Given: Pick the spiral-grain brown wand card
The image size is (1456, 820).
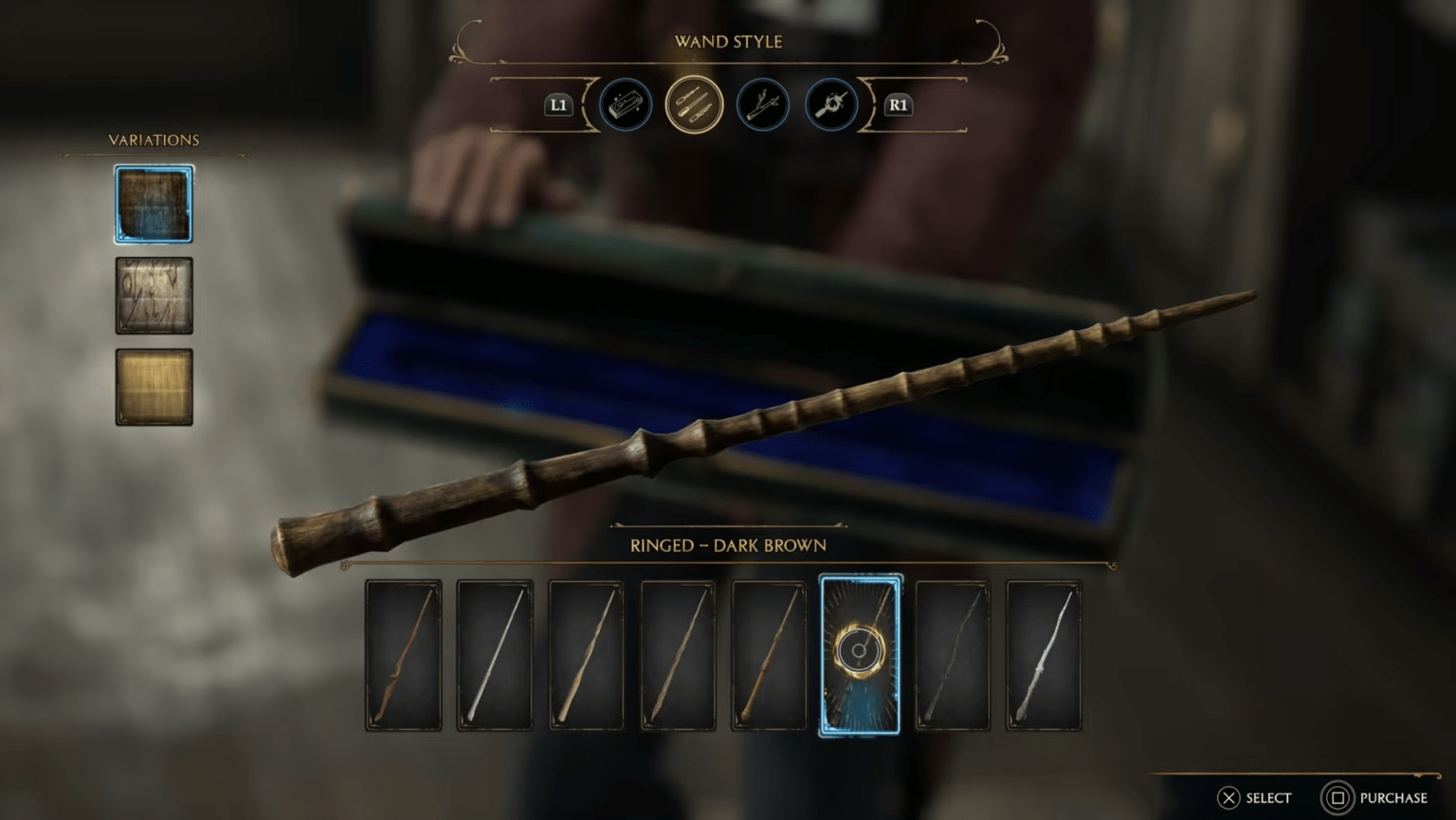Looking at the screenshot, I should [677, 654].
